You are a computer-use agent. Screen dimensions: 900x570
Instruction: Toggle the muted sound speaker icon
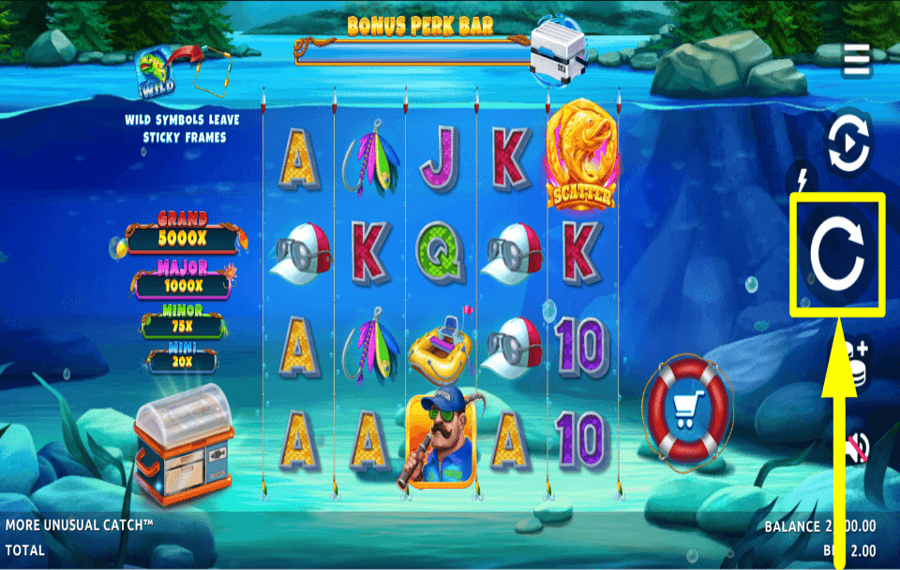(856, 444)
